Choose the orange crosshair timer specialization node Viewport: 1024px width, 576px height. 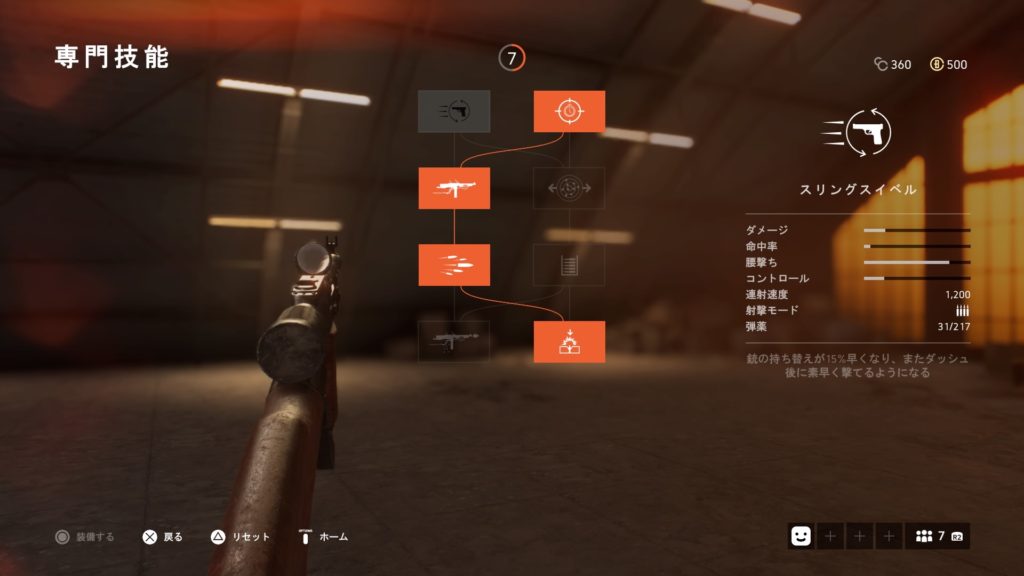[569, 111]
